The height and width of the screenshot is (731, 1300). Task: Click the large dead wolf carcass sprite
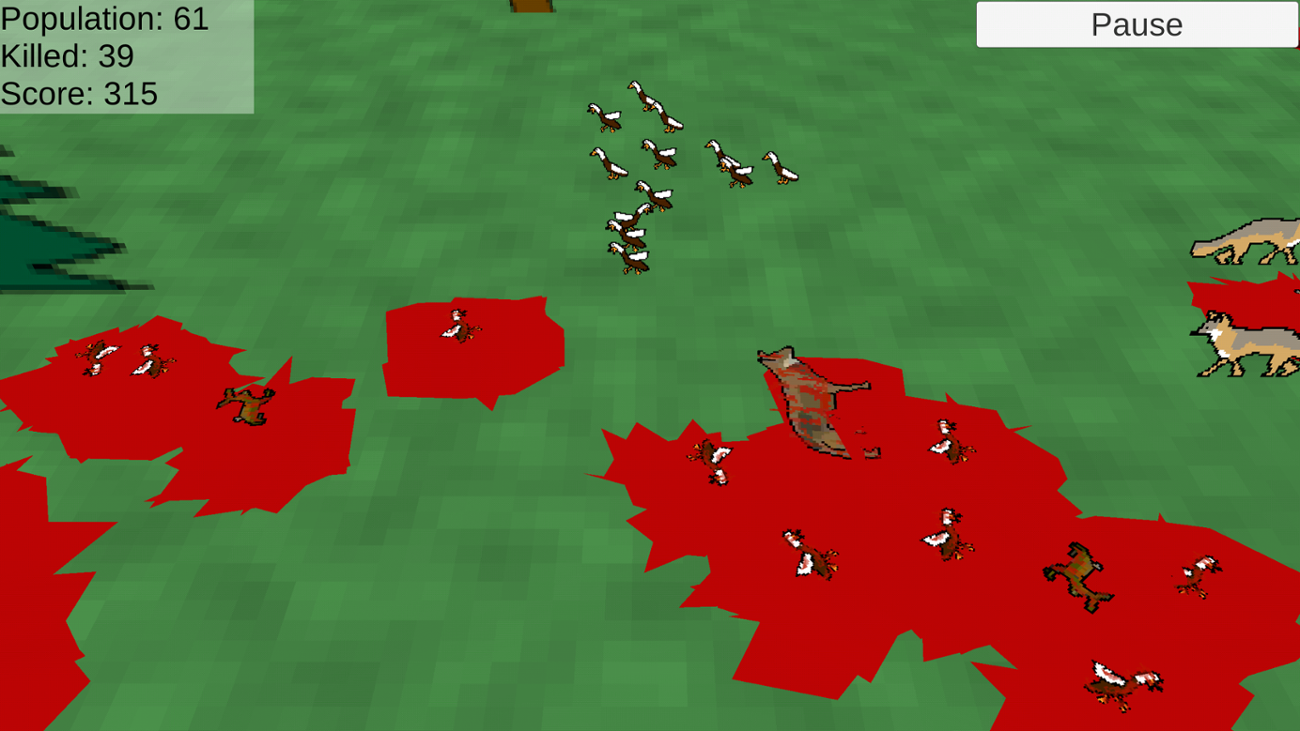(810, 400)
